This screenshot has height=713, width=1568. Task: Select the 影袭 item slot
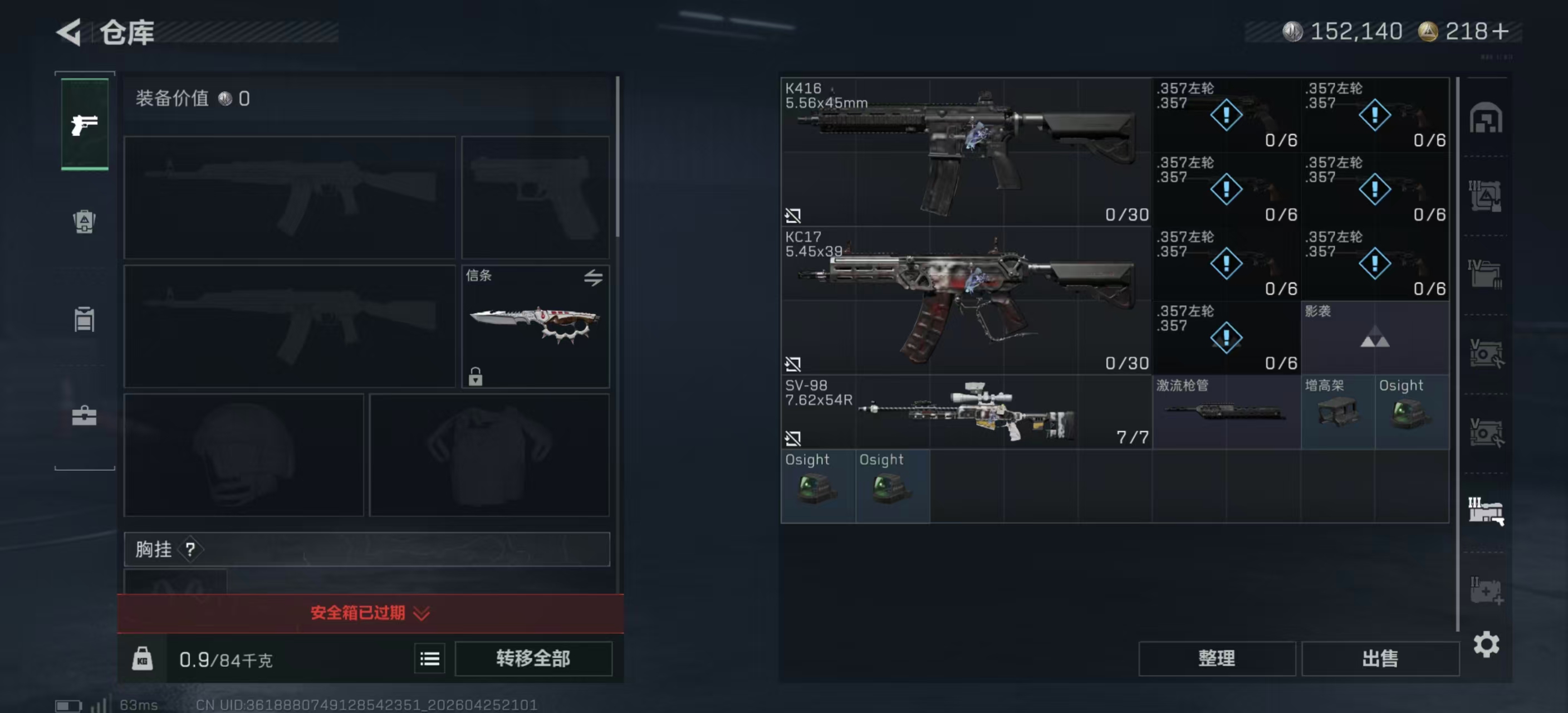1374,338
